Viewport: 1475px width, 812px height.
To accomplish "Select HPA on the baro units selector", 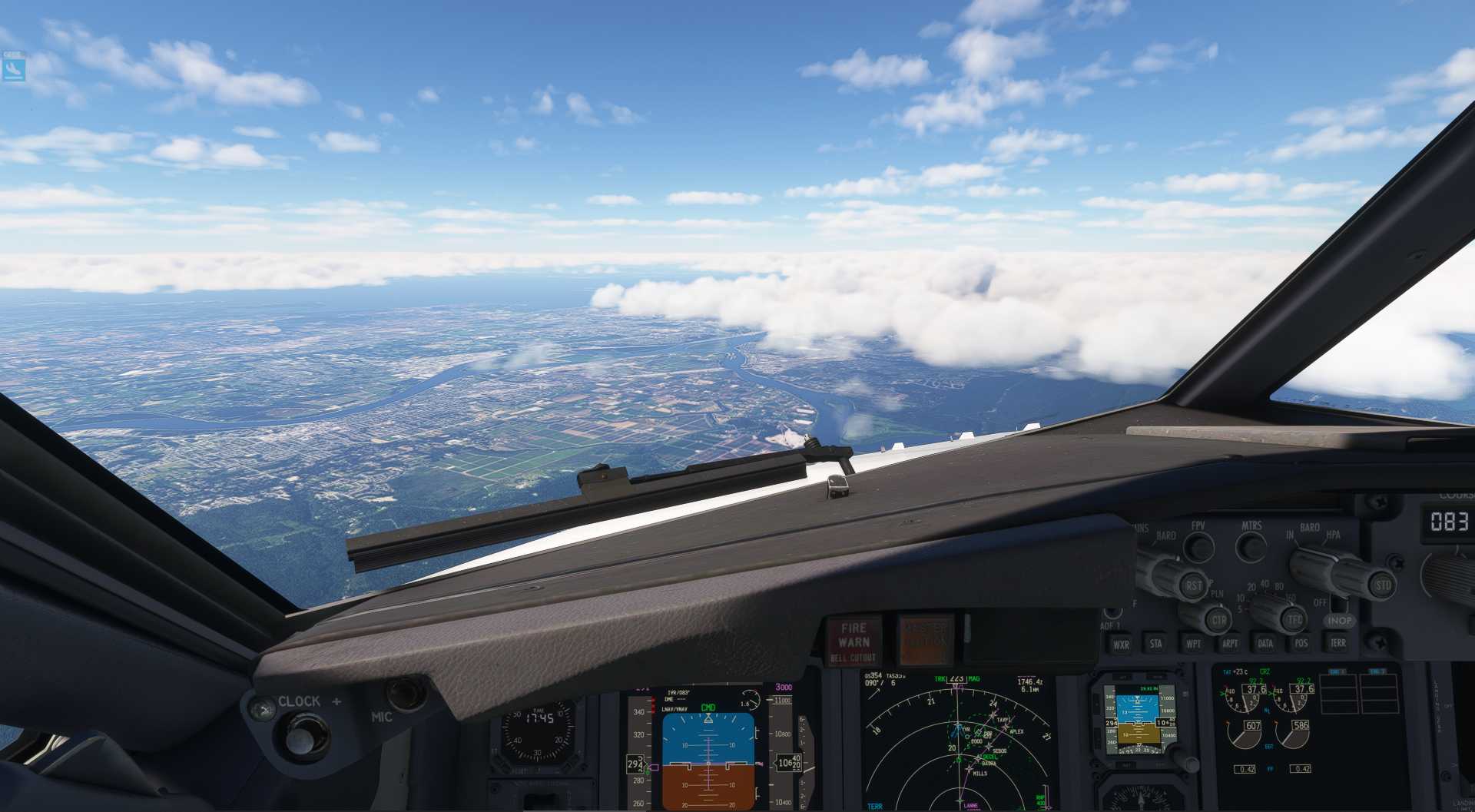I will 1335,535.
